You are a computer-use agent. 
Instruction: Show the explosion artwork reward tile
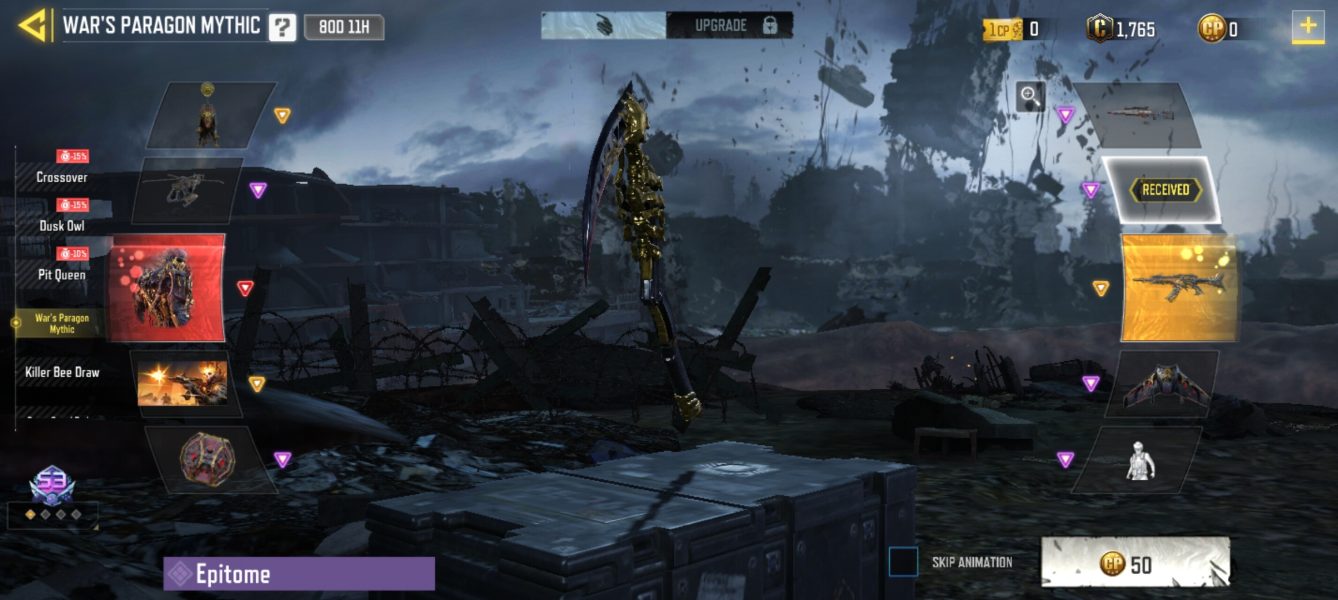(x=182, y=384)
